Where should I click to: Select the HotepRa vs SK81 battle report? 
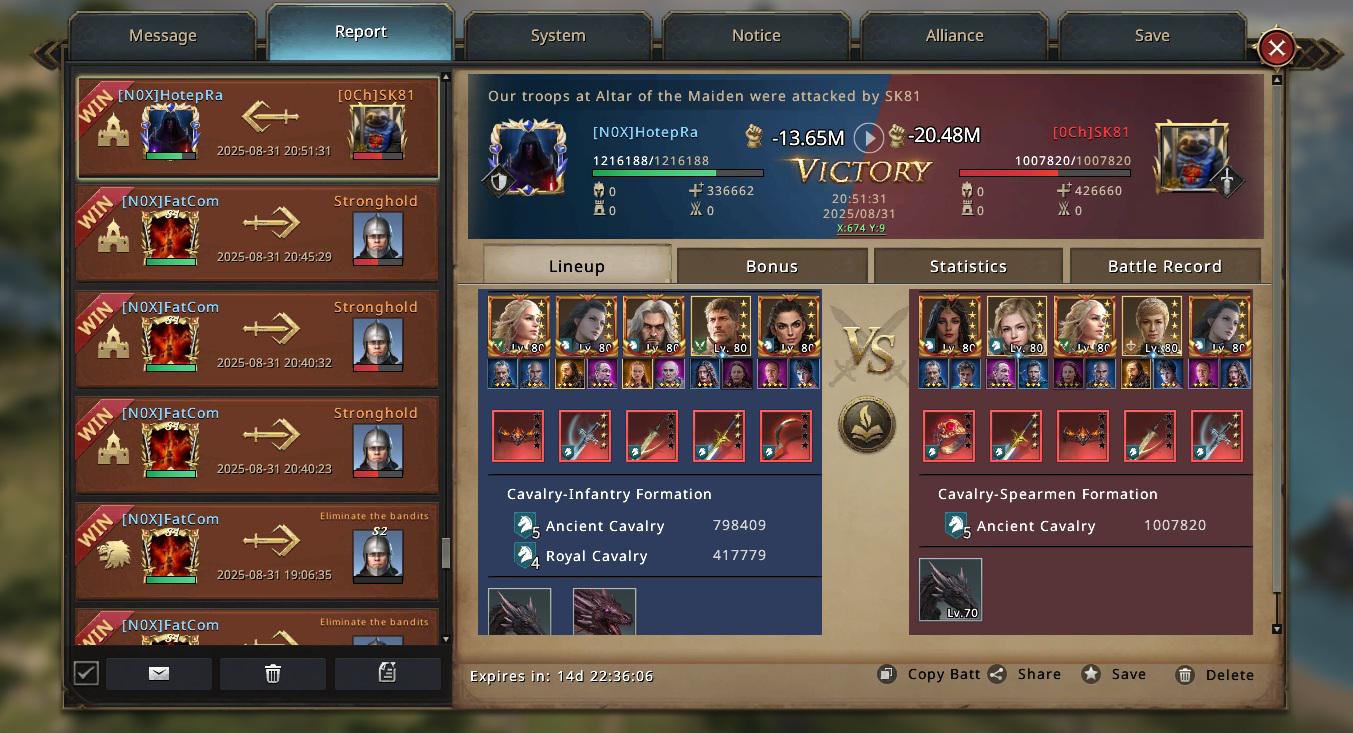tap(258, 127)
